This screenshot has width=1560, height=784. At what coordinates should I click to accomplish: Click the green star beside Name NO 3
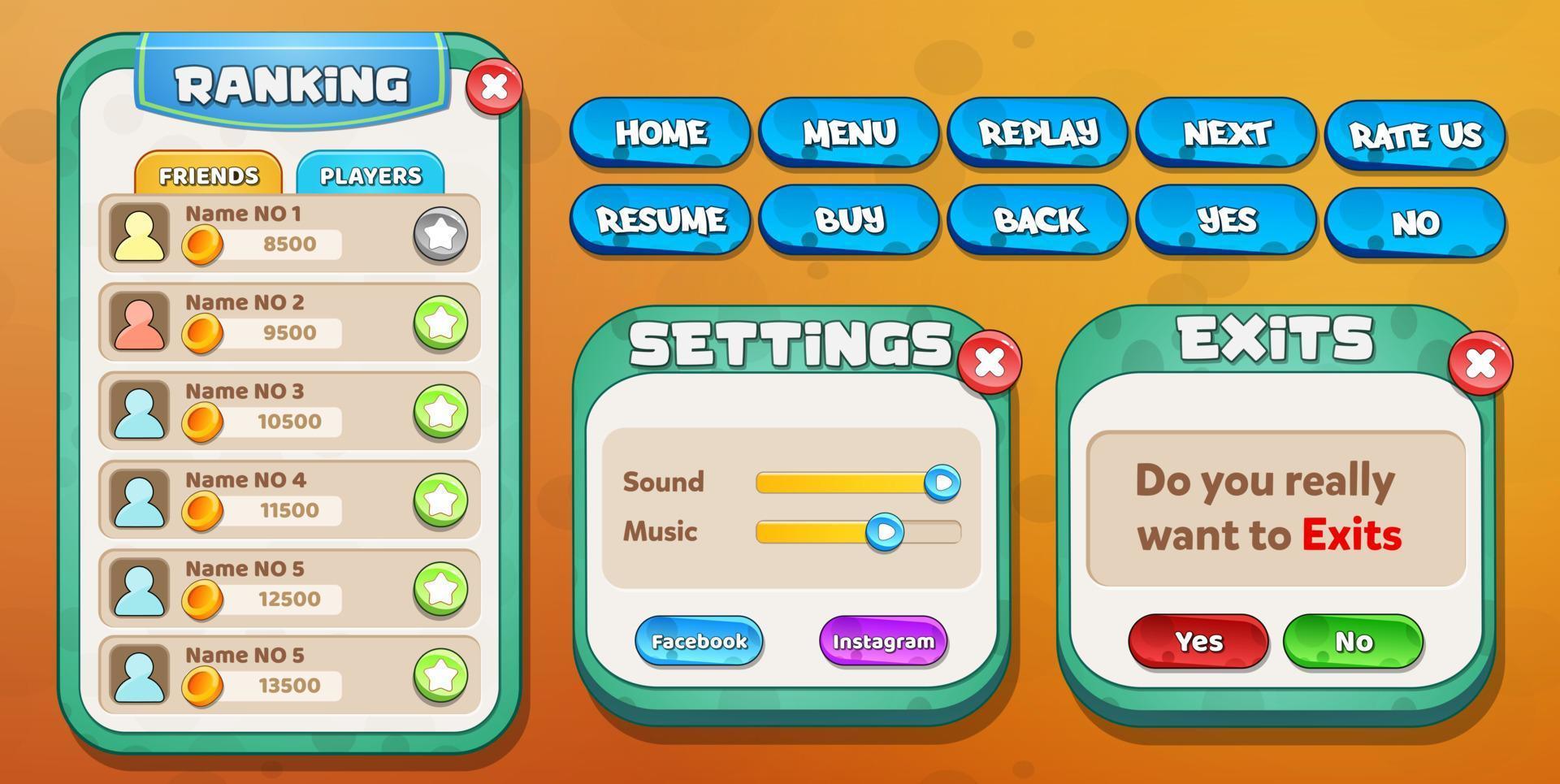pyautogui.click(x=441, y=411)
